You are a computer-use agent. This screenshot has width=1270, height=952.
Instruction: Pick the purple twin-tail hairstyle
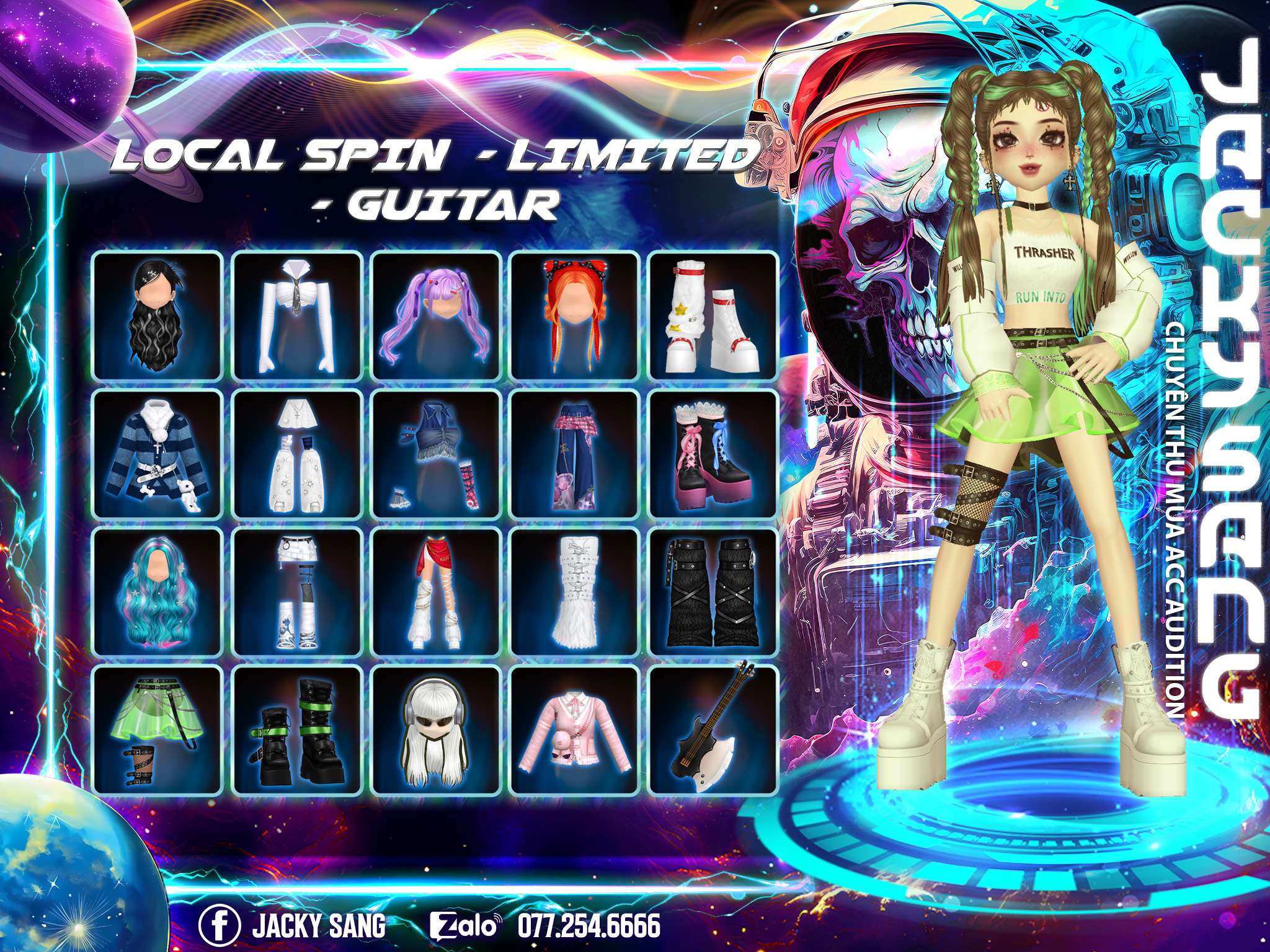(436, 315)
